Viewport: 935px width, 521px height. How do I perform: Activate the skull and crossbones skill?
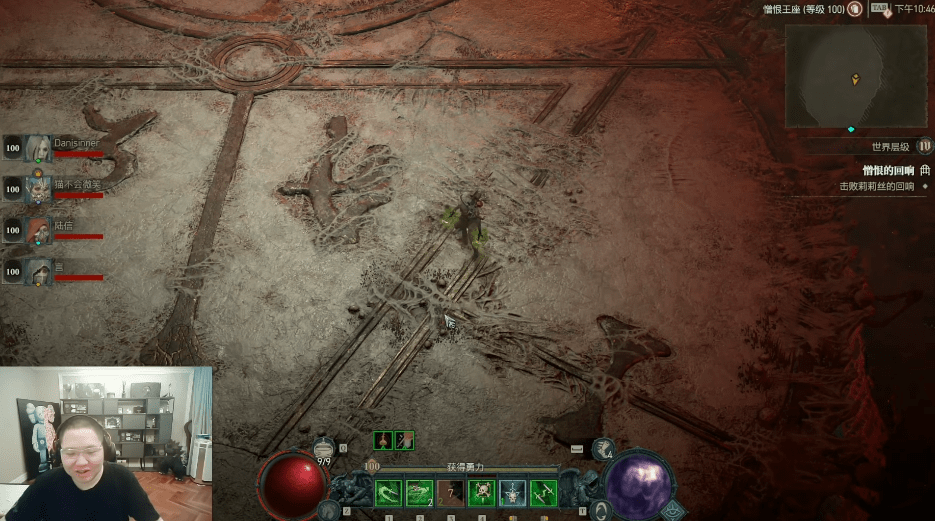tap(481, 492)
